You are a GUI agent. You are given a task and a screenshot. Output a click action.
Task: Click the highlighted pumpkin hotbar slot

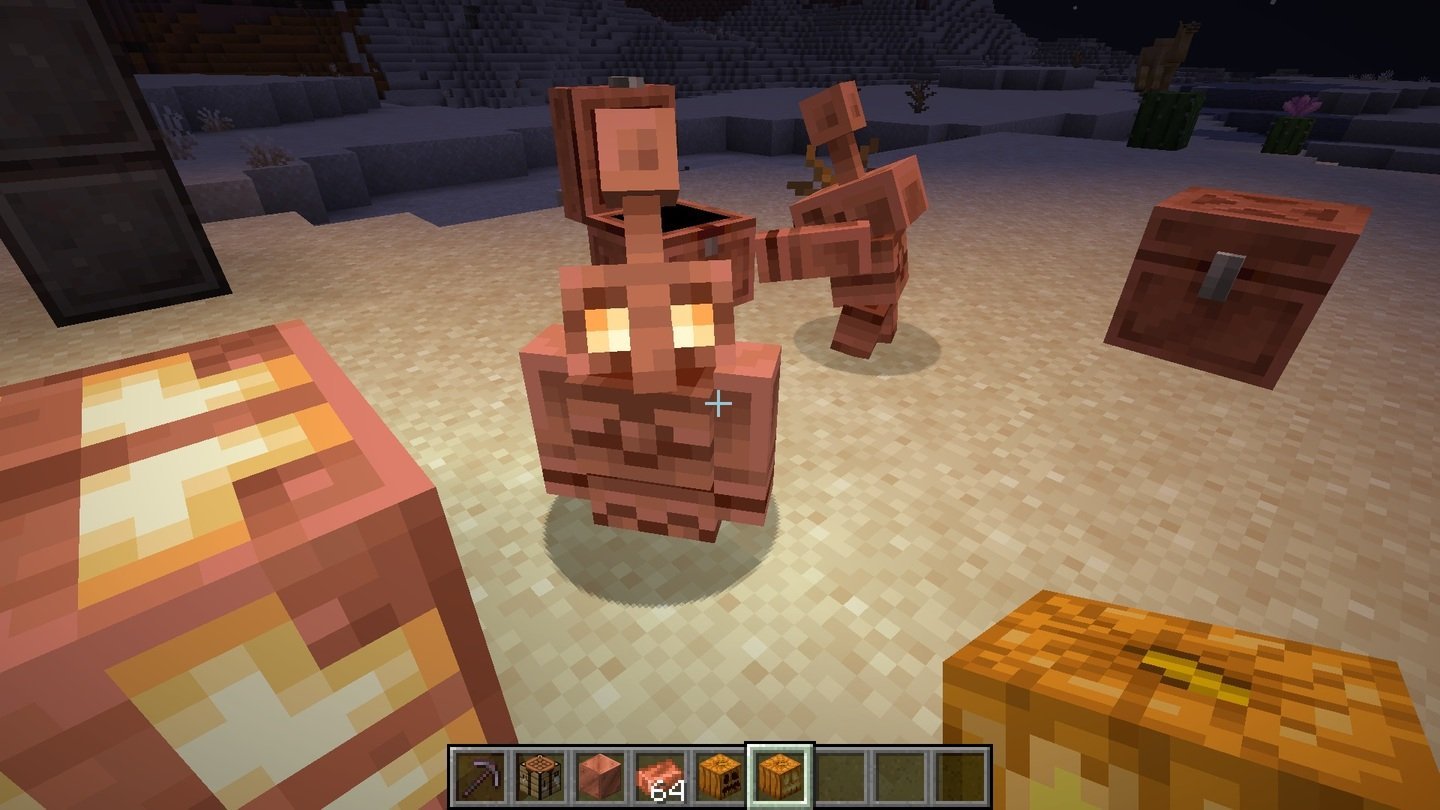tap(780, 776)
